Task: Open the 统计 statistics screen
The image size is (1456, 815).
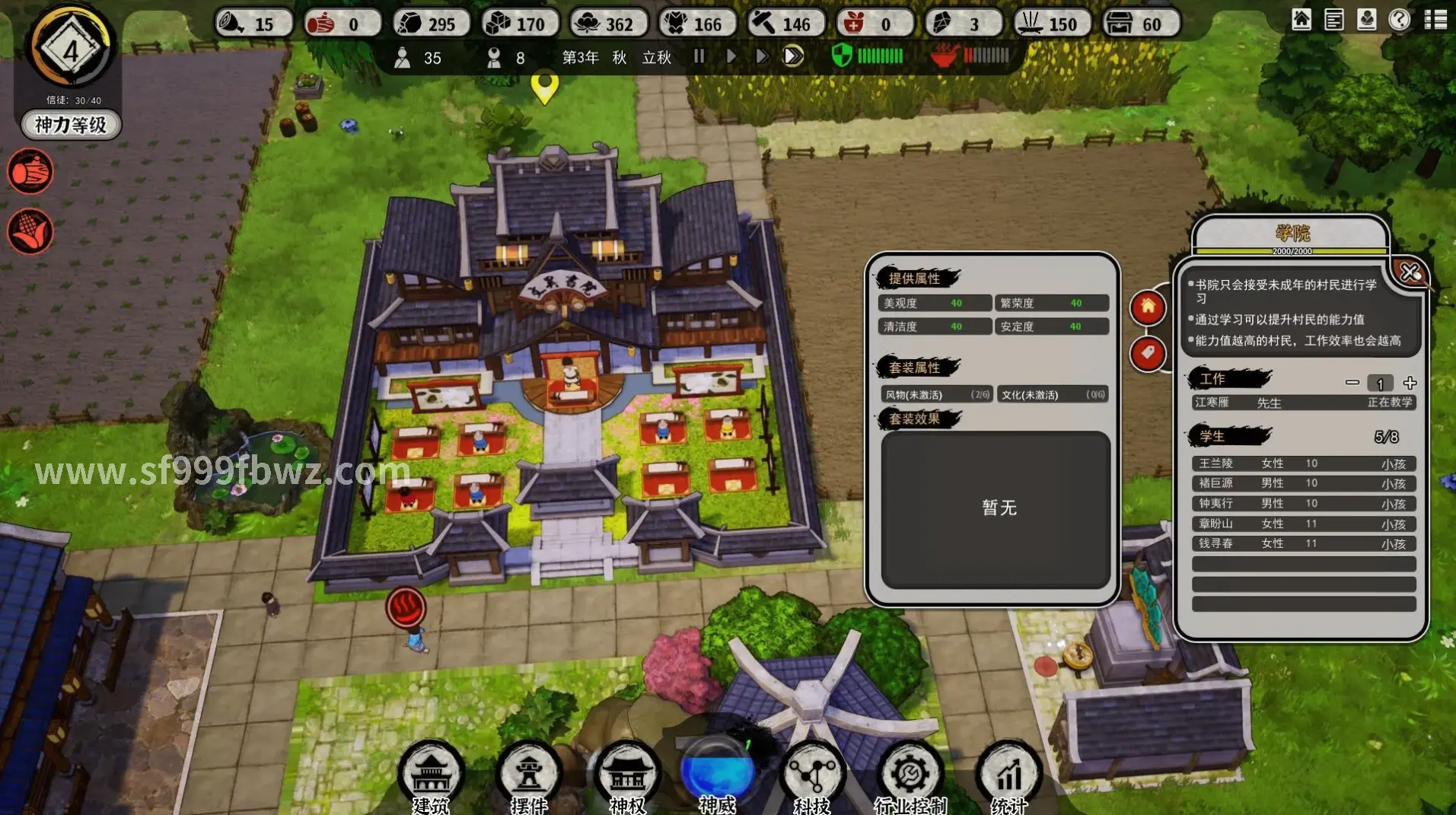Action: (x=1008, y=776)
